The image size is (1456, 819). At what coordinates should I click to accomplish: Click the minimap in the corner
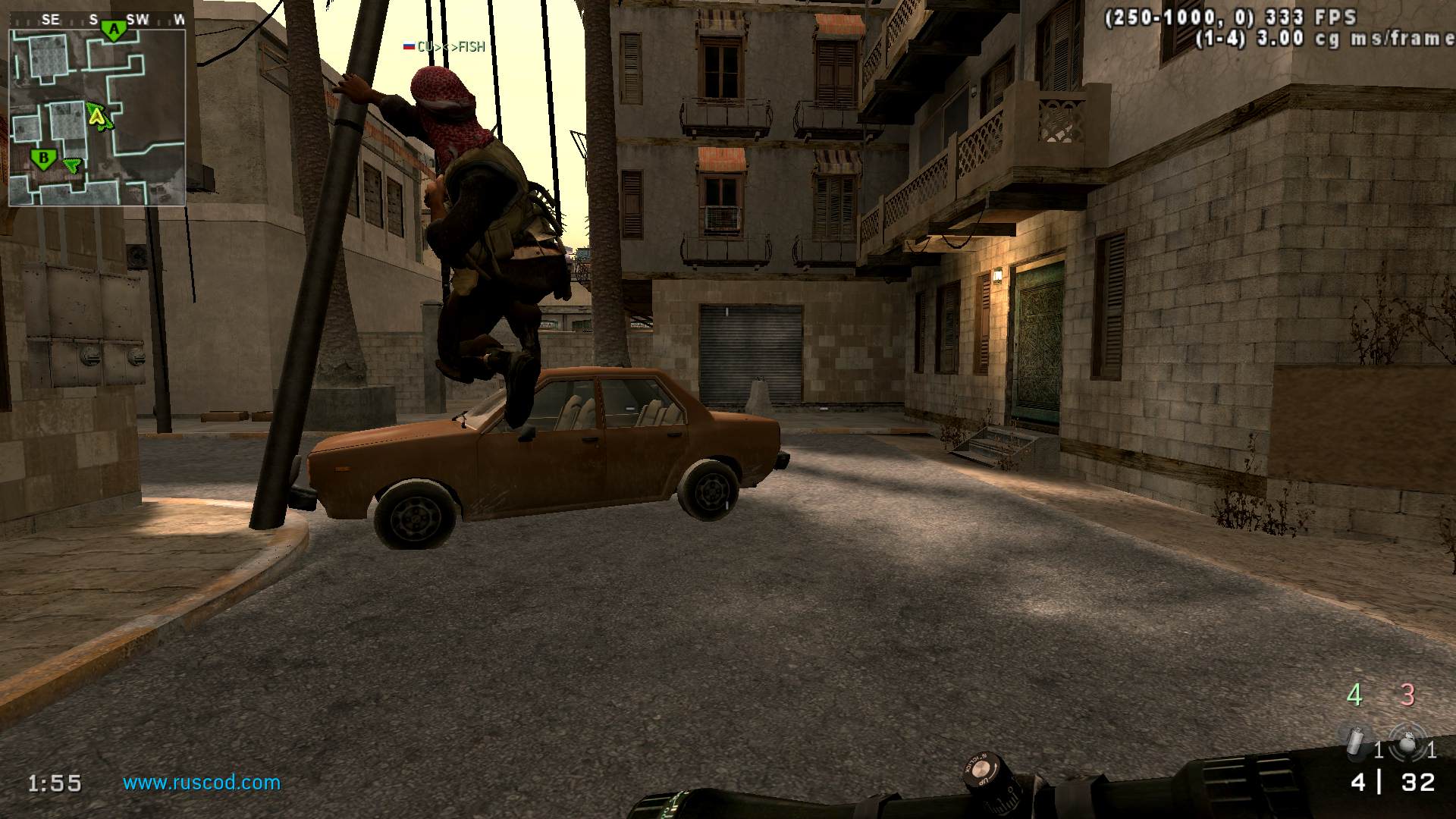97,118
